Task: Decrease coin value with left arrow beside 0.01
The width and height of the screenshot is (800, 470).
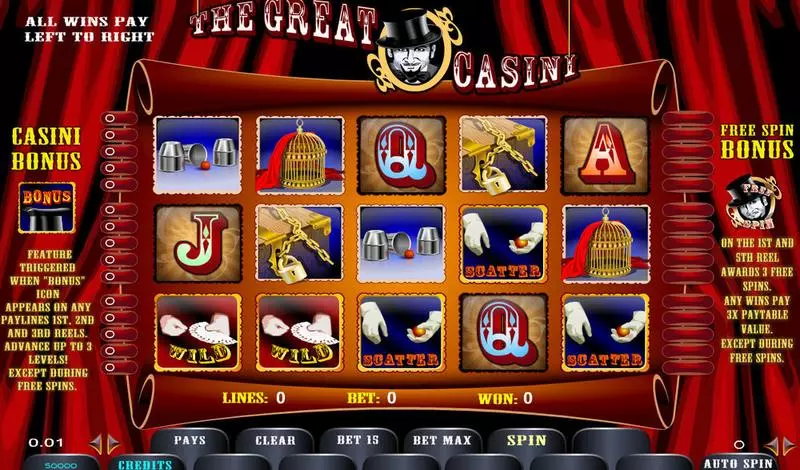Action: coord(97,442)
